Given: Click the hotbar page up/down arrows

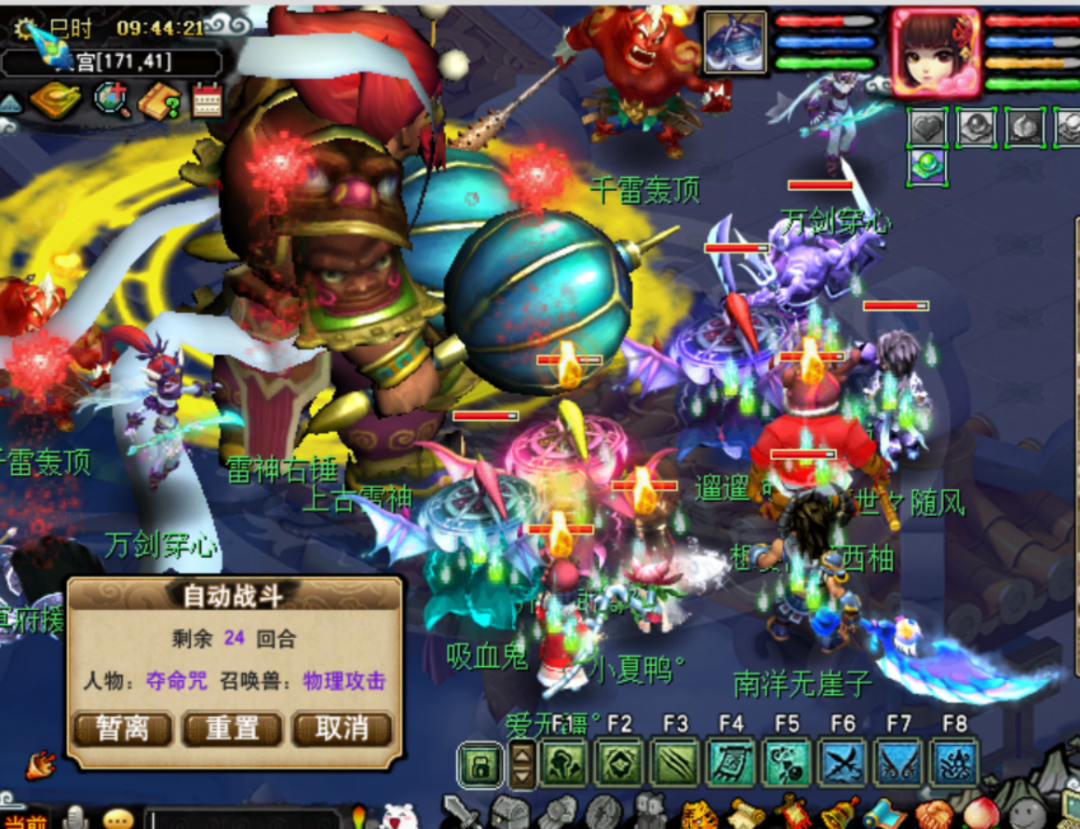Looking at the screenshot, I should pyautogui.click(x=523, y=766).
